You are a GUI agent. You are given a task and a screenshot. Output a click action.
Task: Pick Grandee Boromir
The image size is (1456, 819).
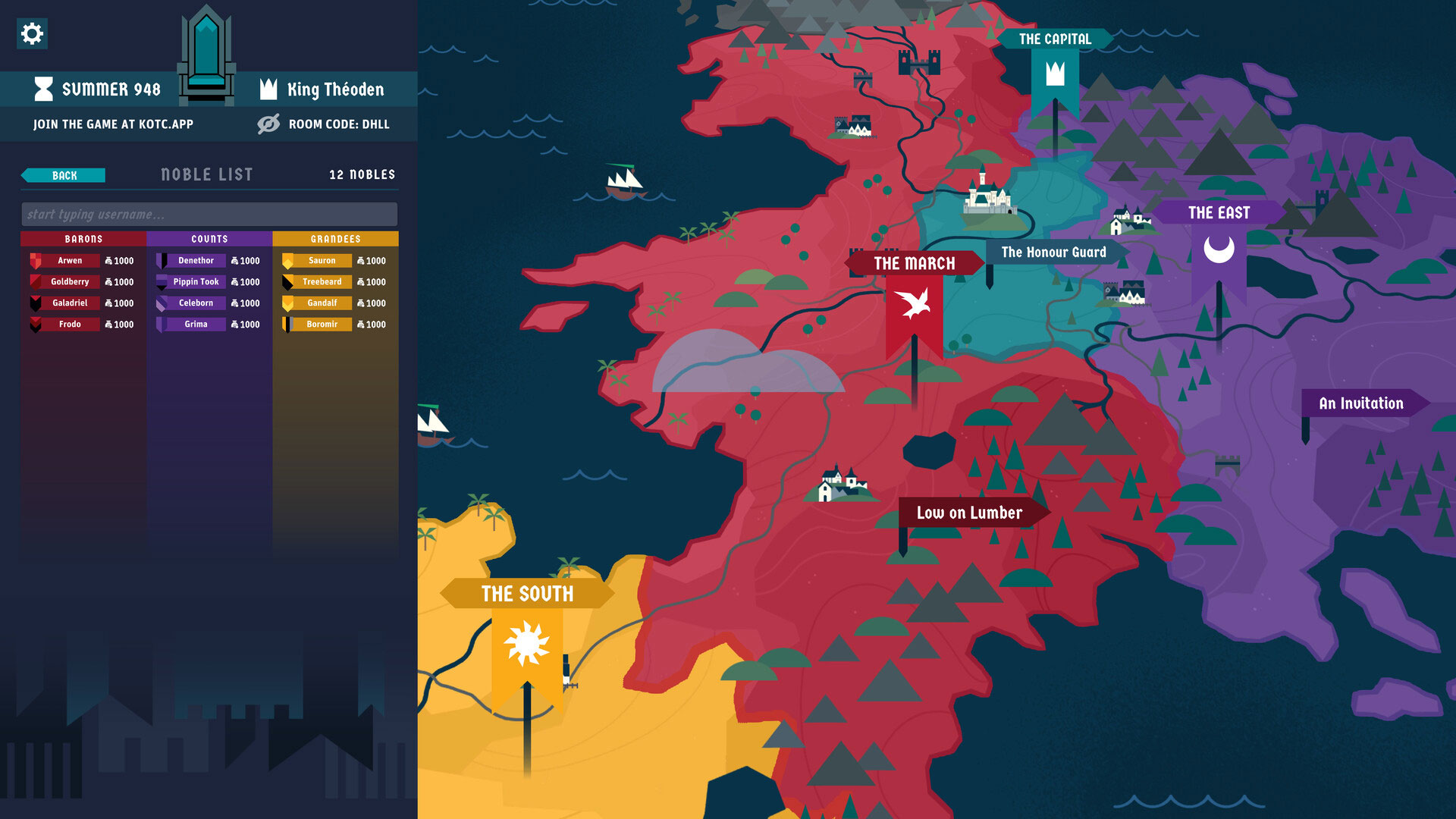tap(322, 325)
